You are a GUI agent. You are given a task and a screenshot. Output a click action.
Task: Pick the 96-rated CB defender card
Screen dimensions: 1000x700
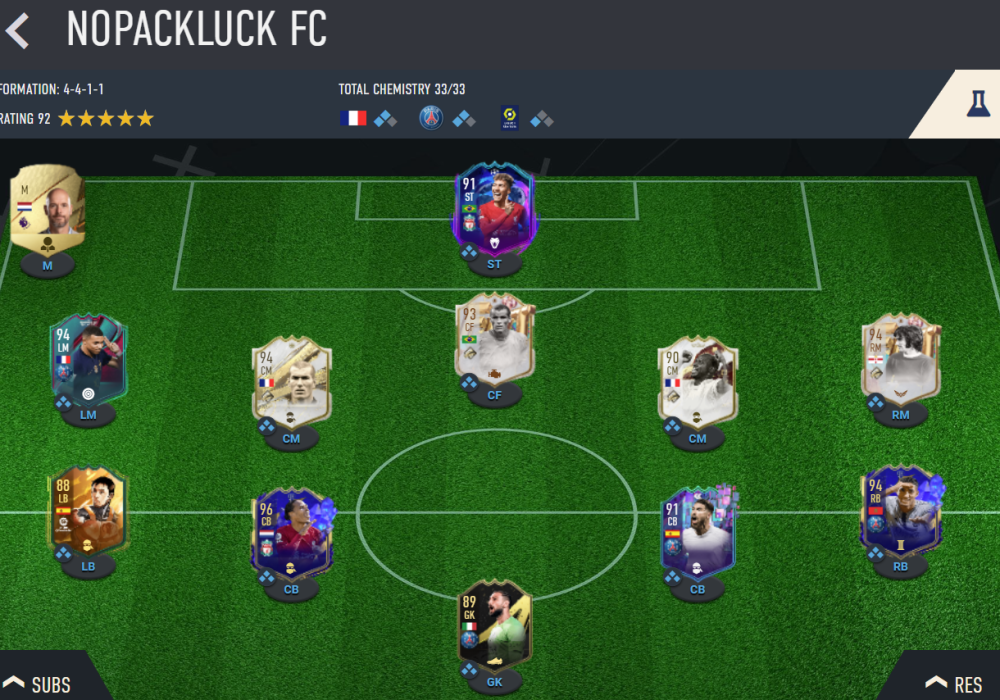pyautogui.click(x=291, y=533)
